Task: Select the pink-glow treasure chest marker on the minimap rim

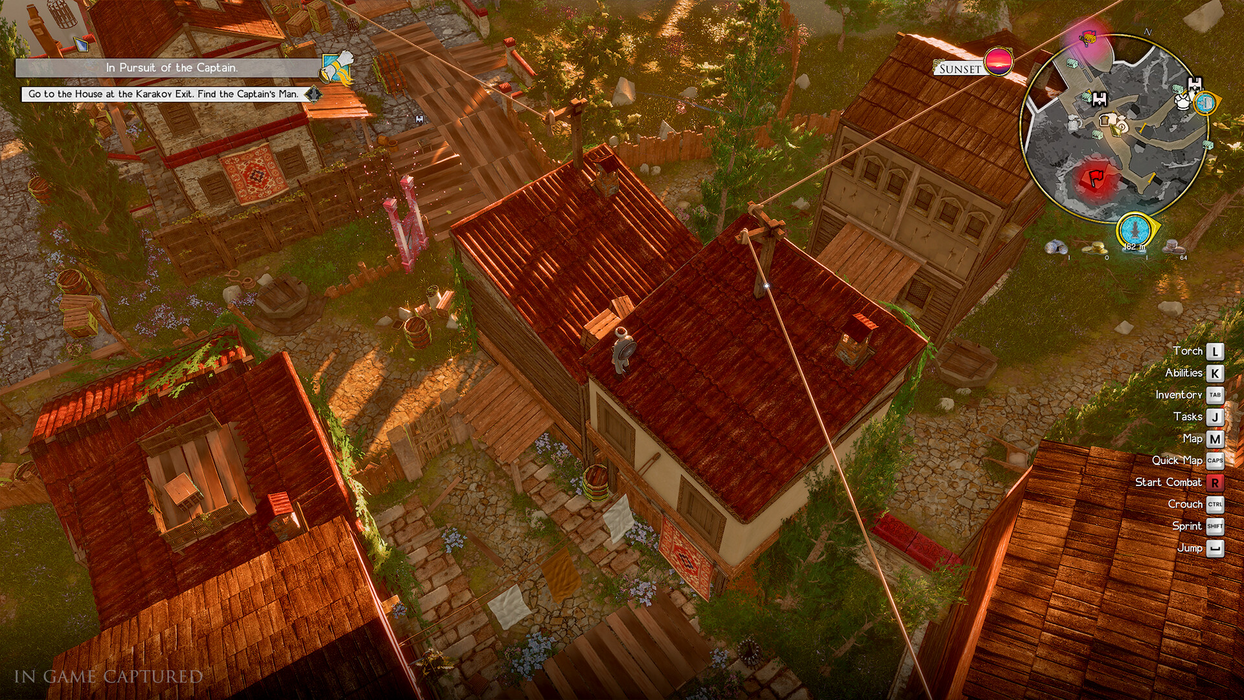Action: pyautogui.click(x=1087, y=39)
